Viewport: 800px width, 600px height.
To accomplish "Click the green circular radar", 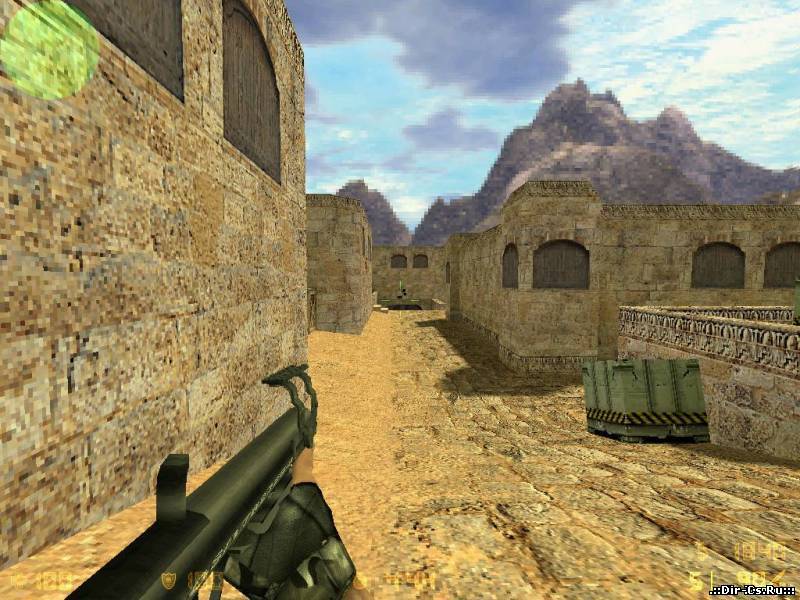I will (x=49, y=49).
